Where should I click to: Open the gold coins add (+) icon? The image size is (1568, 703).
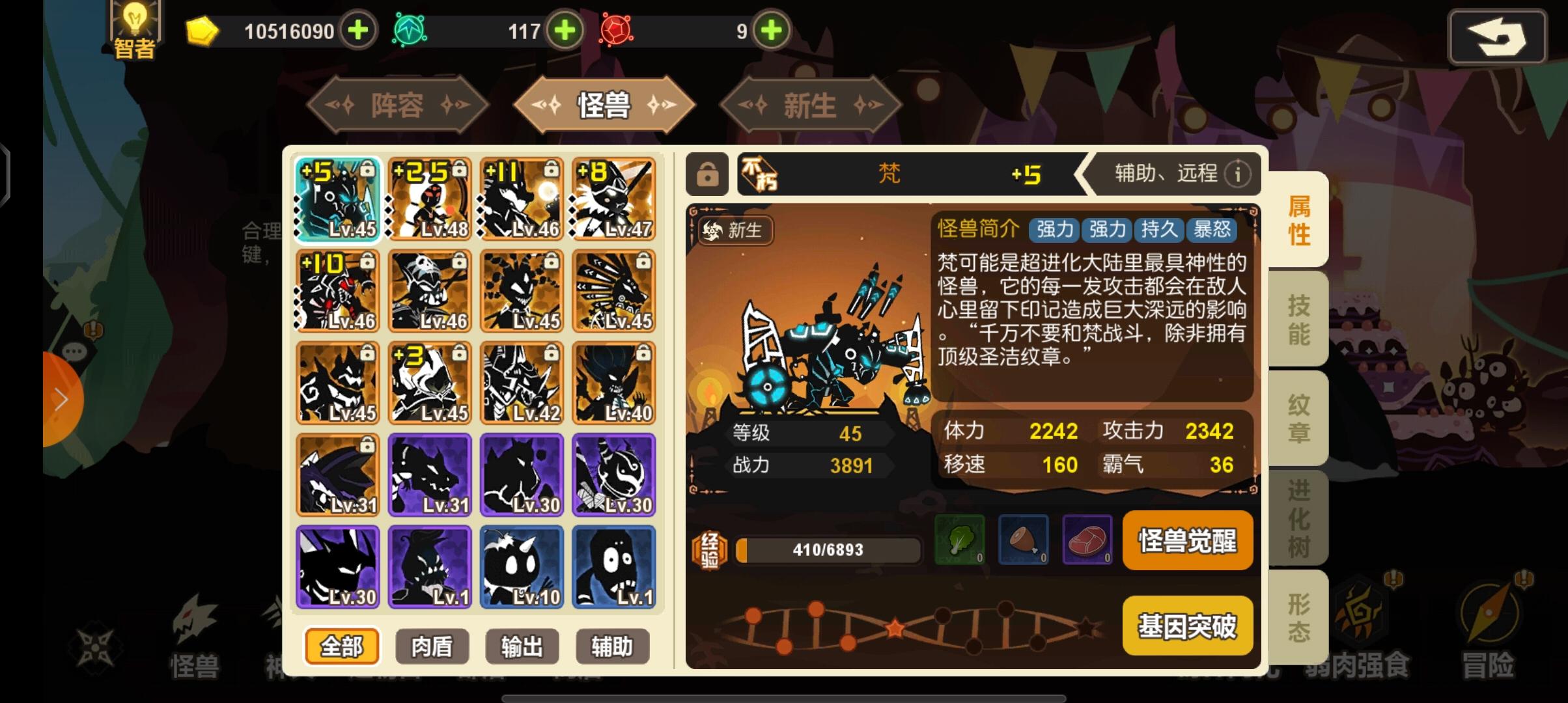coord(357,31)
